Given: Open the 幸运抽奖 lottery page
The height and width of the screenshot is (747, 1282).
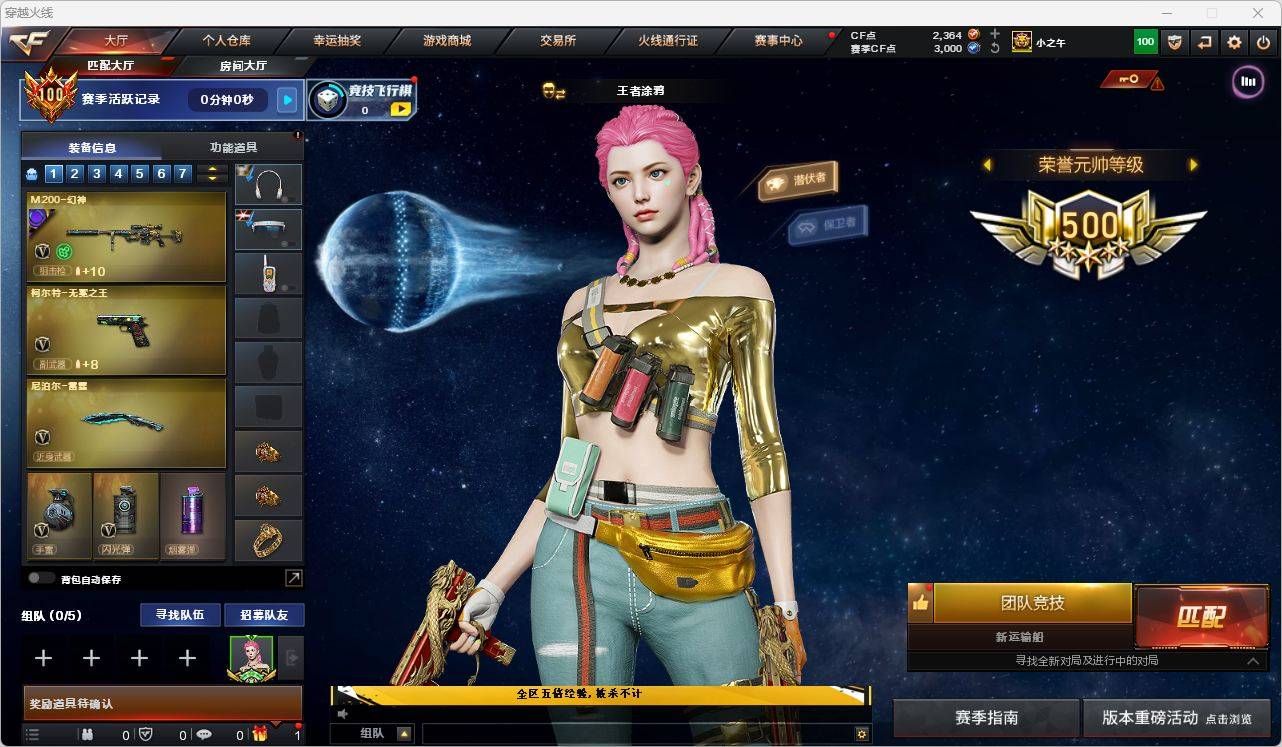Looking at the screenshot, I should coord(337,41).
